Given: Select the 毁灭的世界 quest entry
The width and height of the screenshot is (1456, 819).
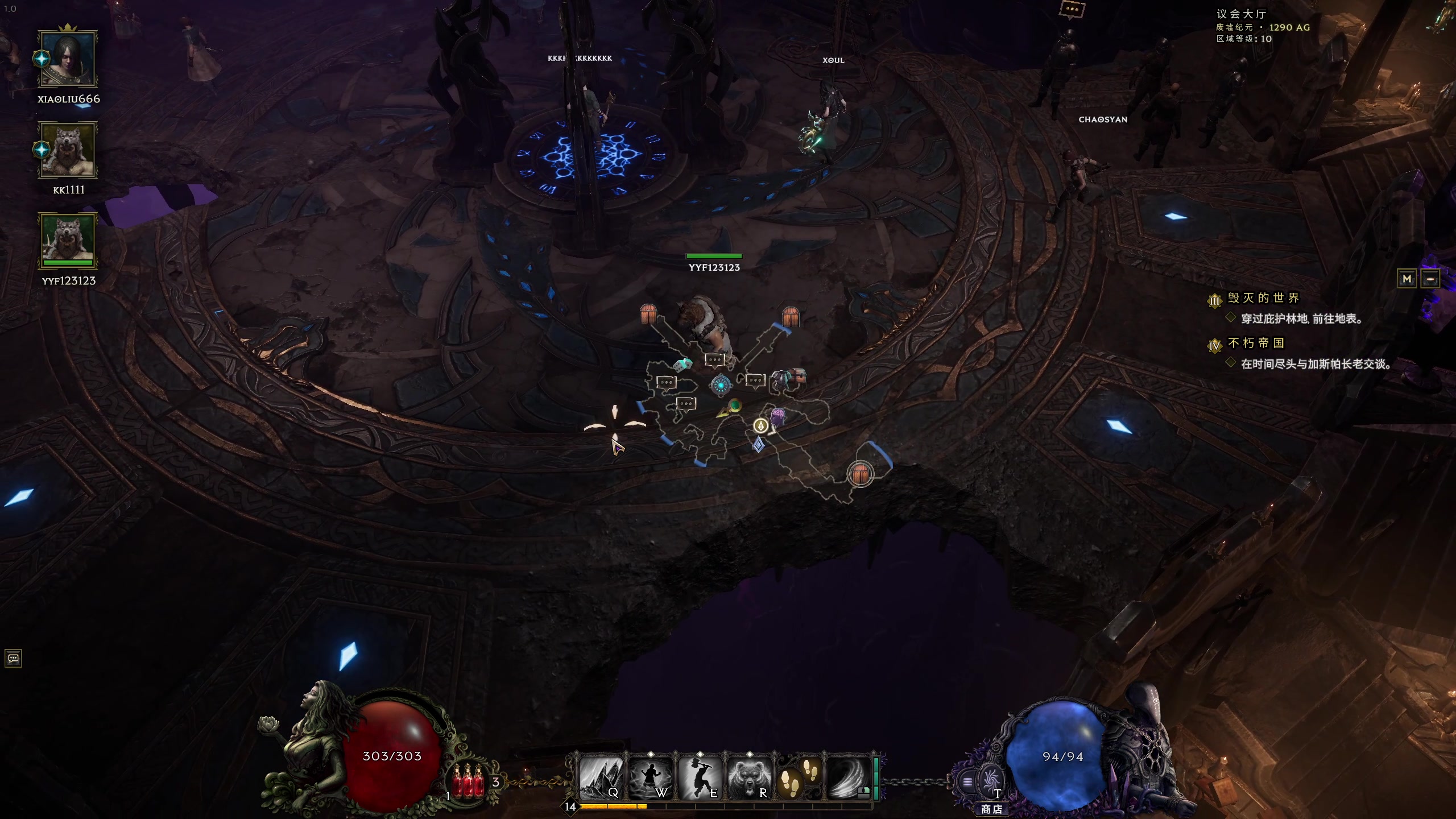Looking at the screenshot, I should (x=1263, y=298).
